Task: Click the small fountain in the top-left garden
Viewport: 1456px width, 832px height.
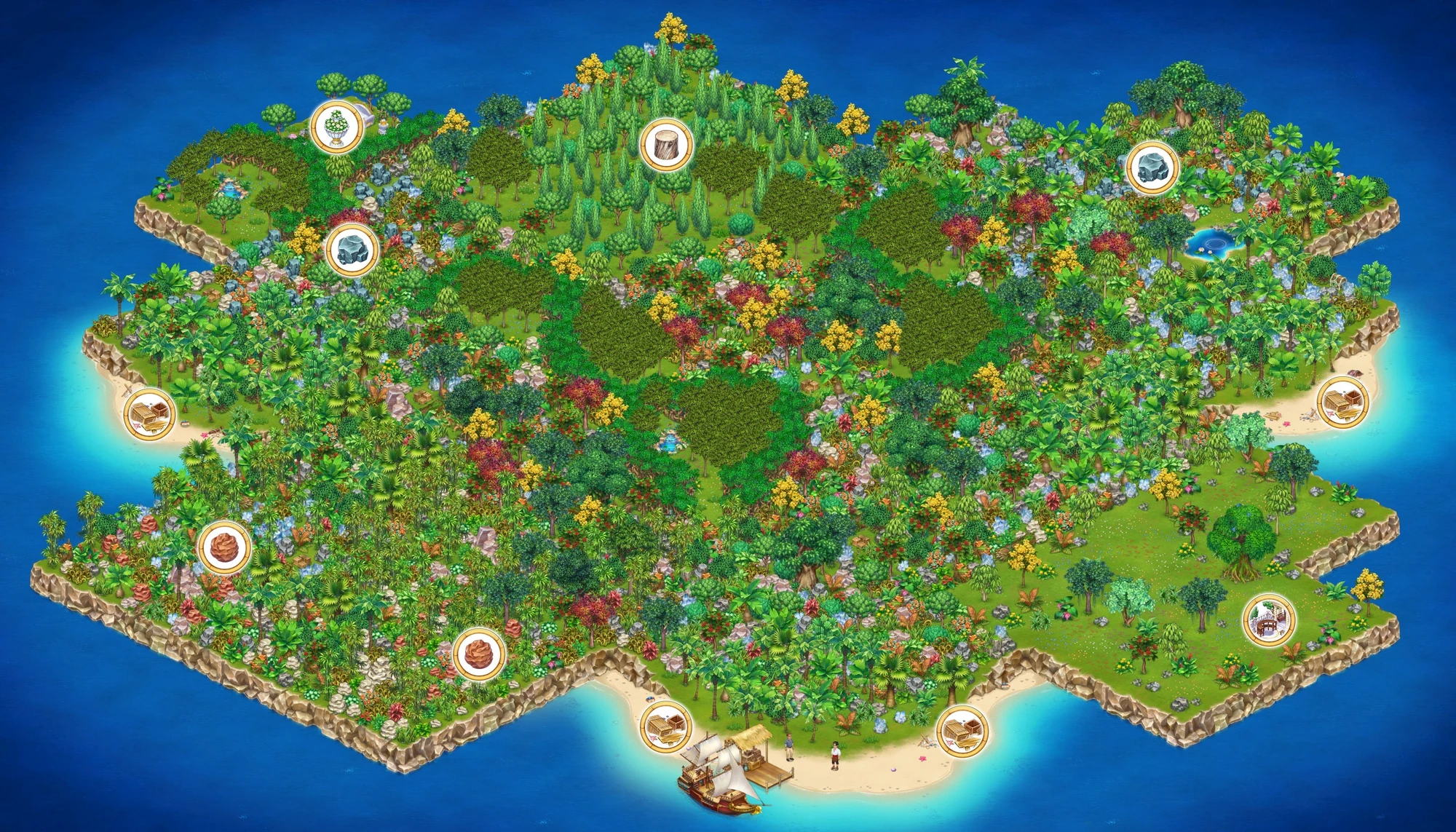Action: tap(229, 189)
